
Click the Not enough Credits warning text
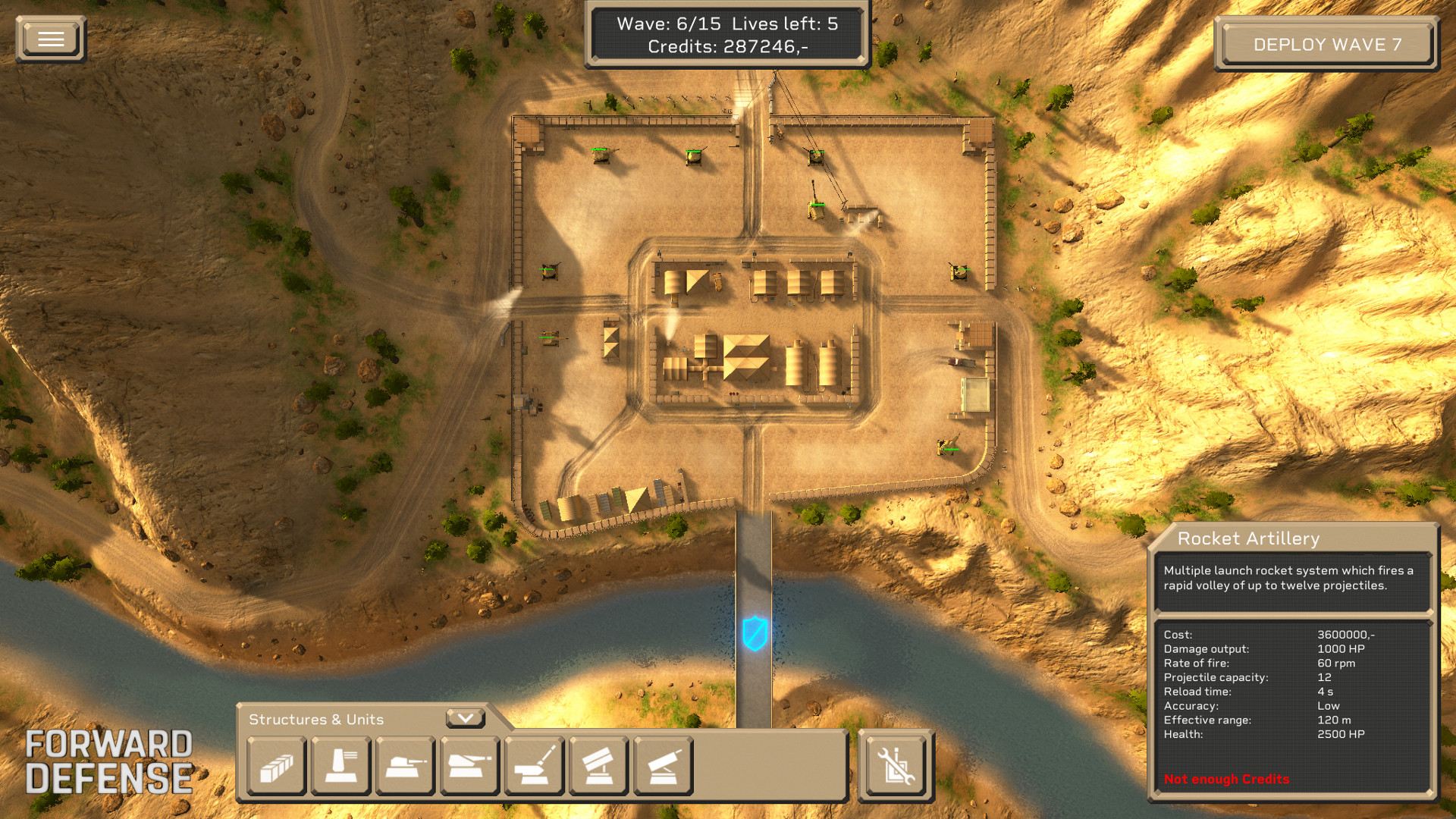1225,779
